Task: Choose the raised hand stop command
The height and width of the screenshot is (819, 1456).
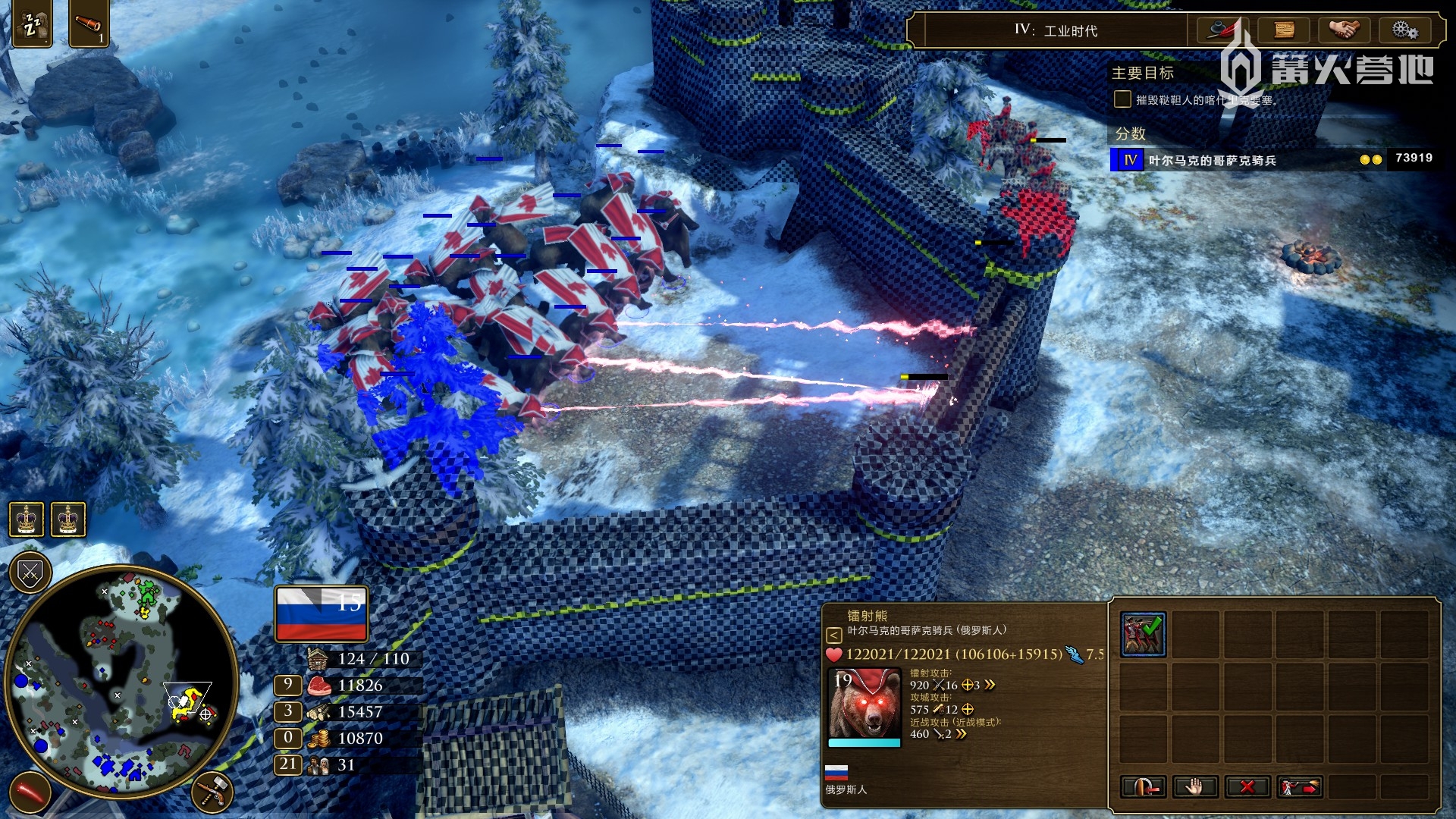Action: click(x=1194, y=786)
